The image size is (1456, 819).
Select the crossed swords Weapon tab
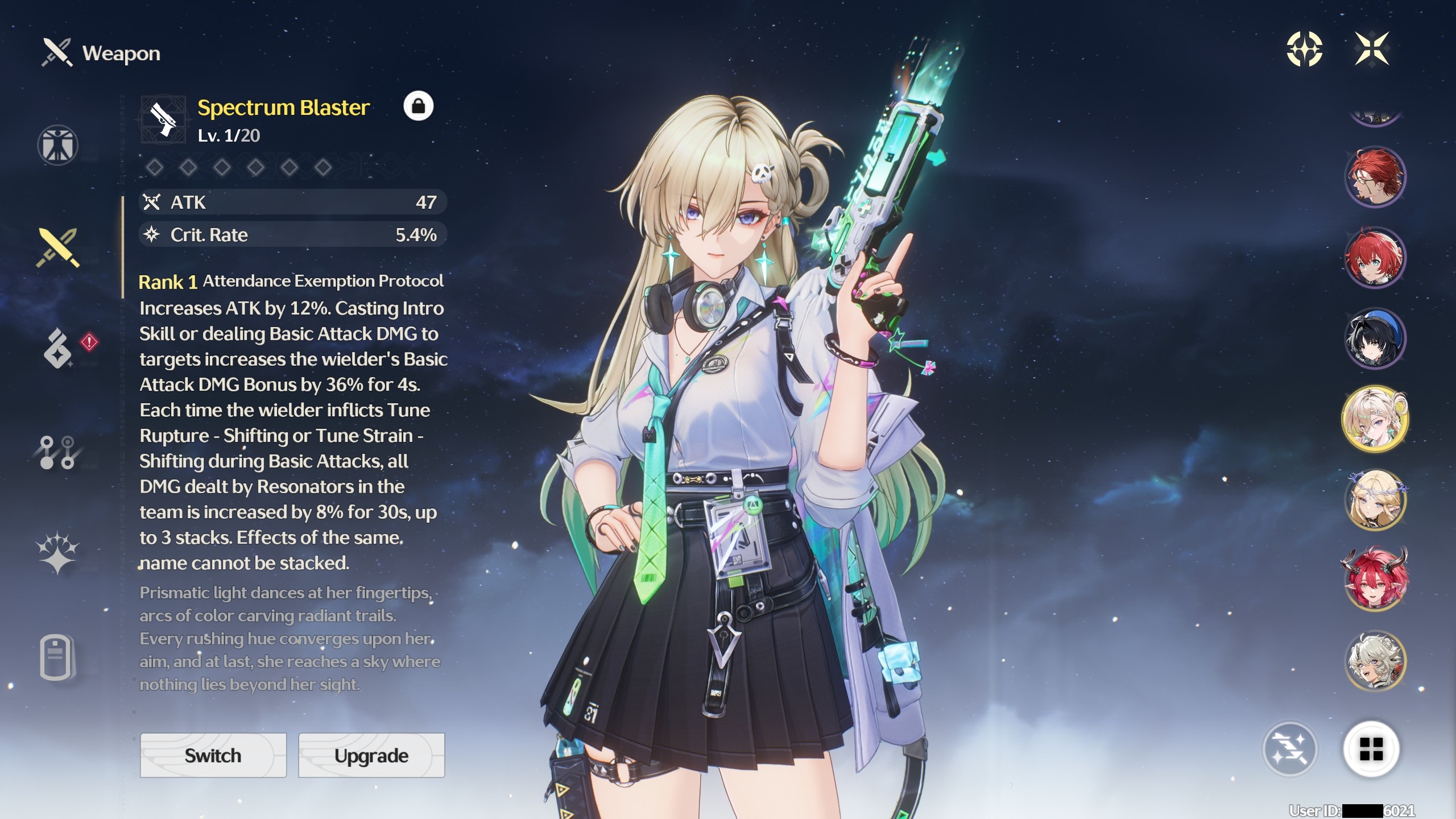coord(57,247)
